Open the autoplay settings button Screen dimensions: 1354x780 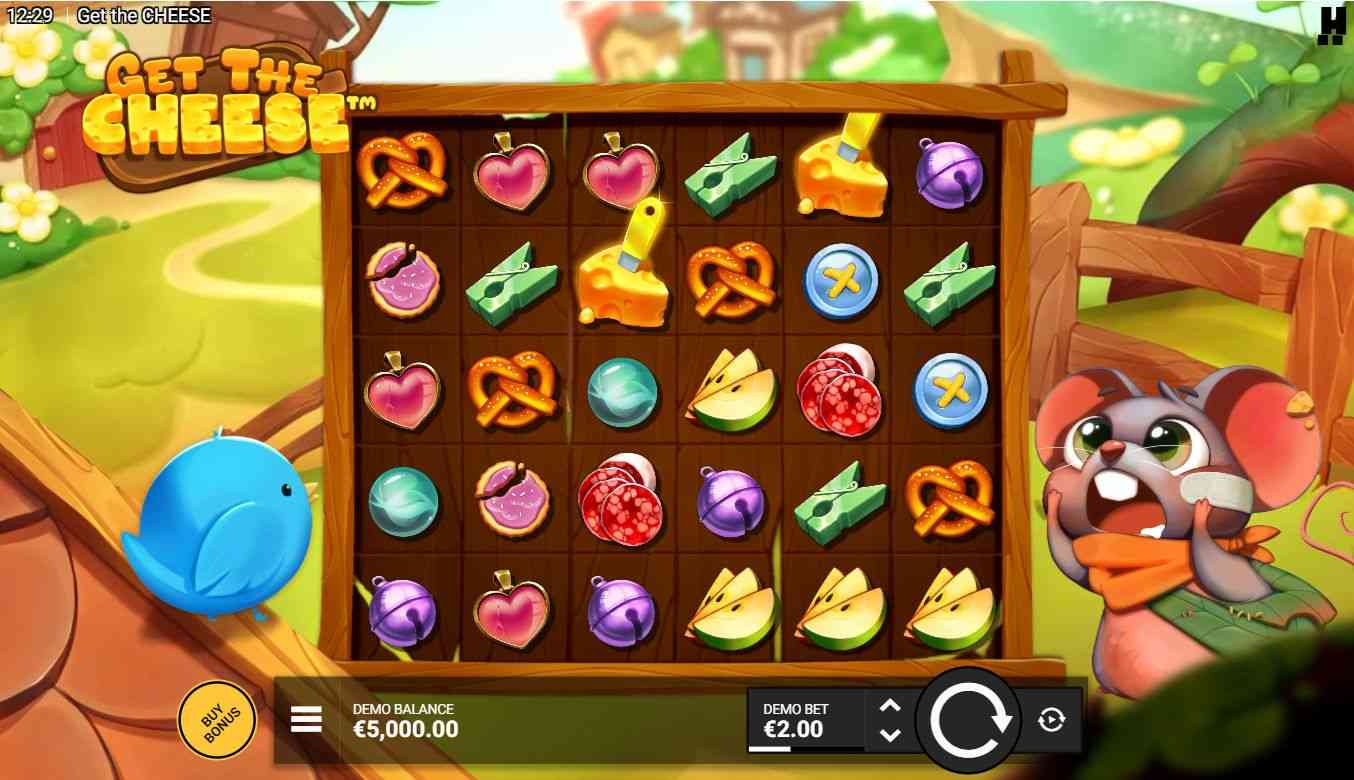pyautogui.click(x=1051, y=719)
